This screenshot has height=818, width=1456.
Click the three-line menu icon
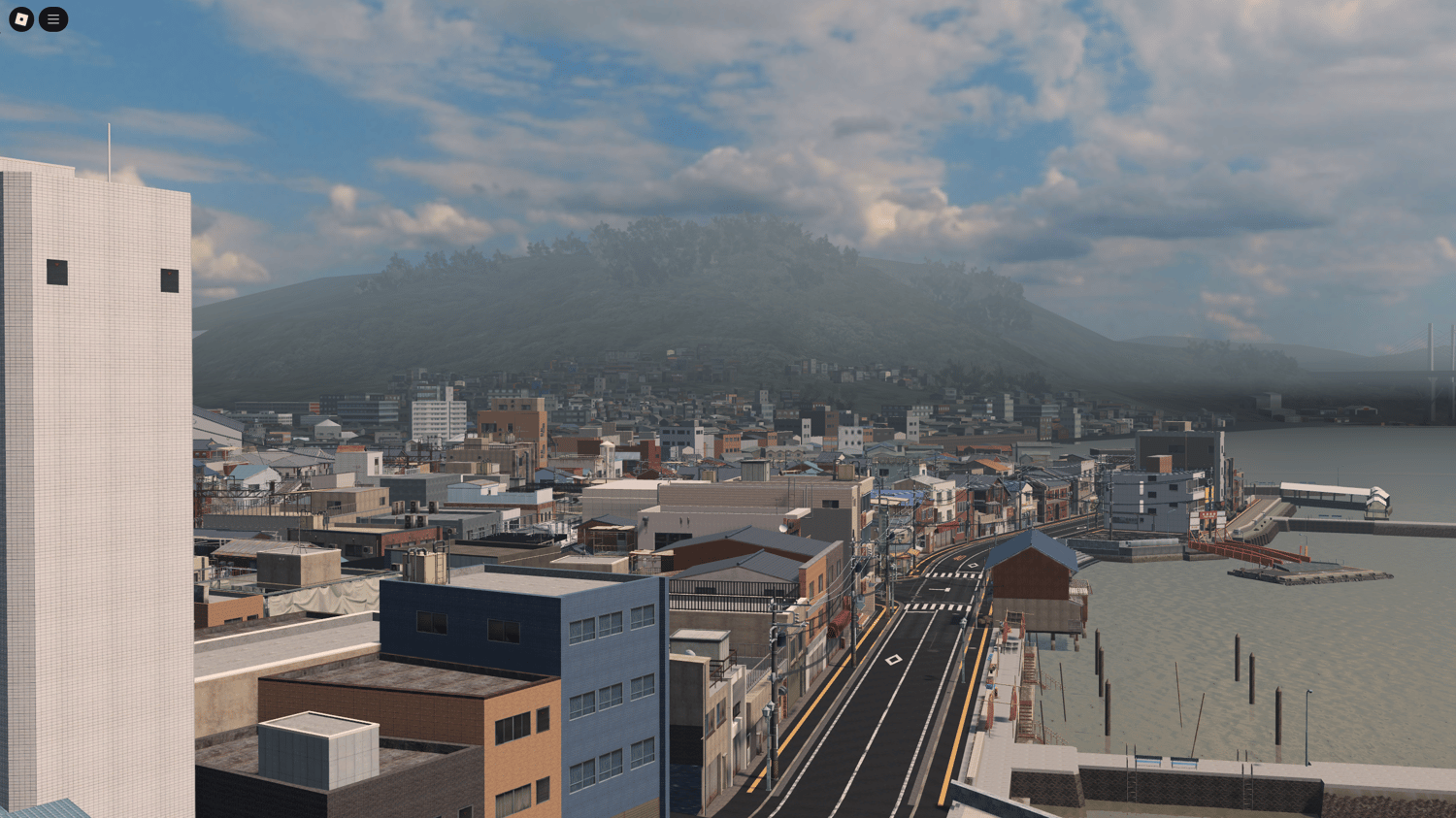click(53, 18)
